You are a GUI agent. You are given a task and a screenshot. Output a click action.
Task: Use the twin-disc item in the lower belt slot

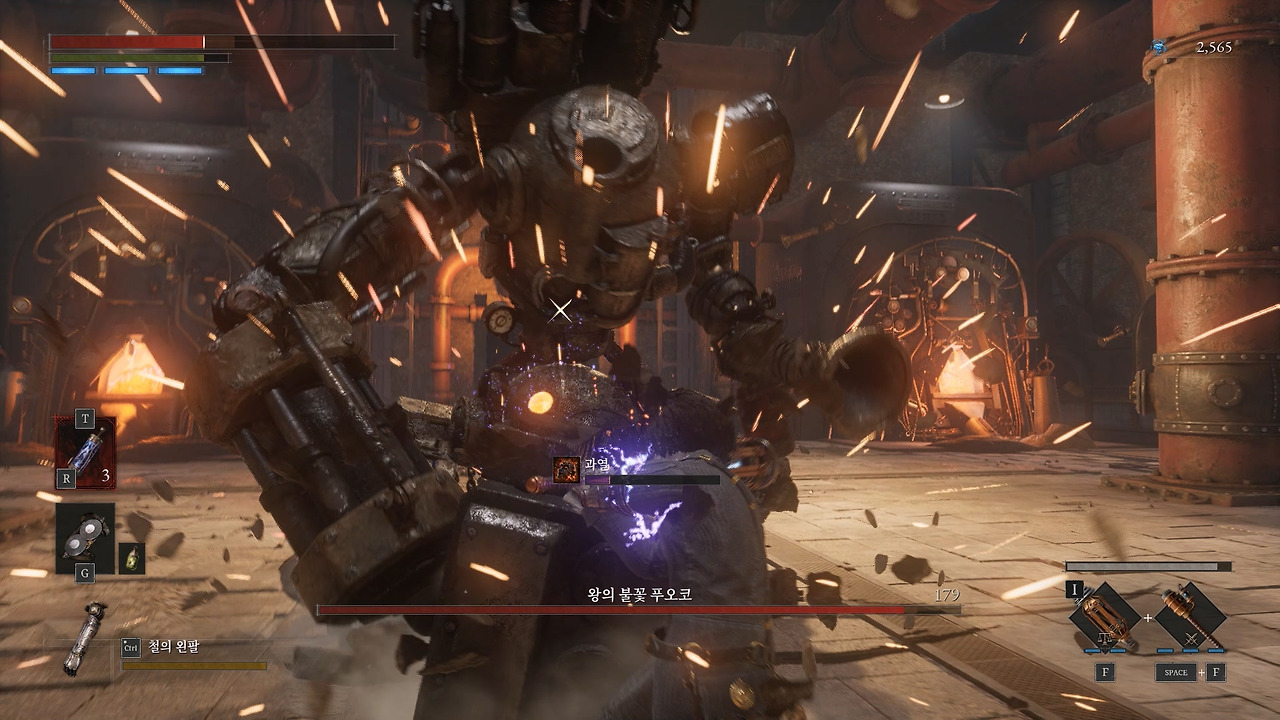pyautogui.click(x=84, y=538)
